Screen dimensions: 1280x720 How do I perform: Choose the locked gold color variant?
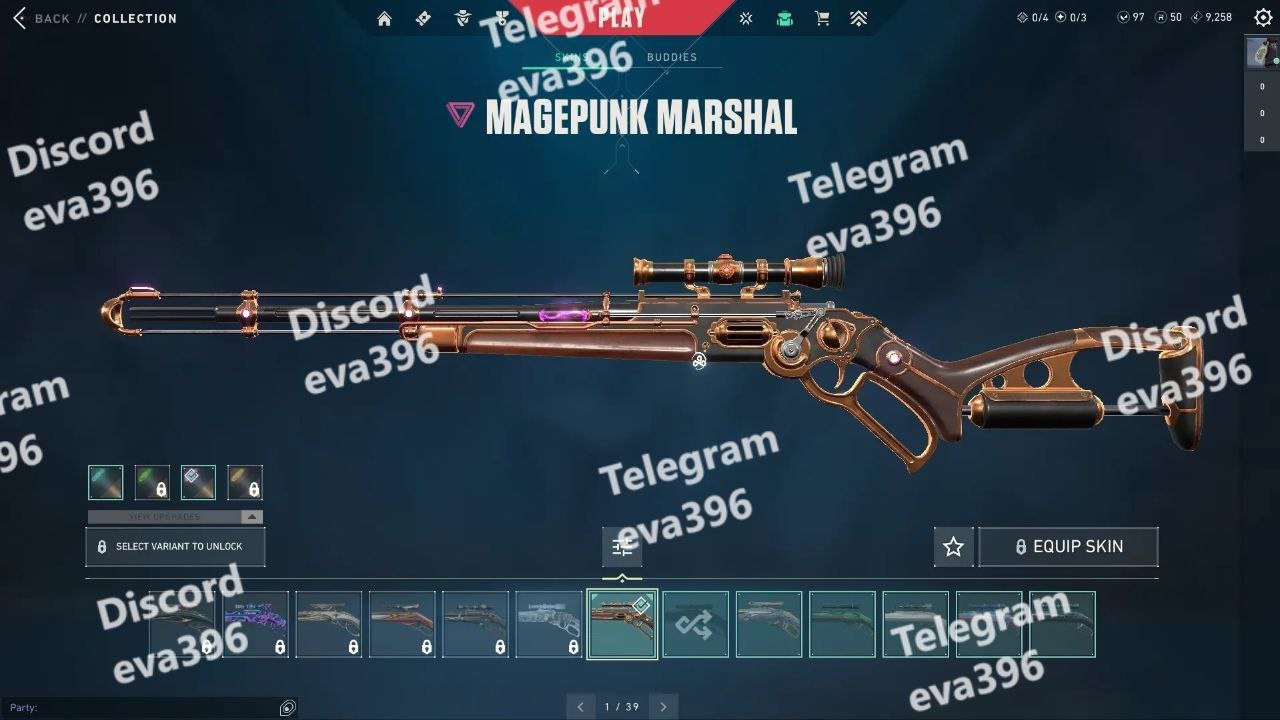245,482
